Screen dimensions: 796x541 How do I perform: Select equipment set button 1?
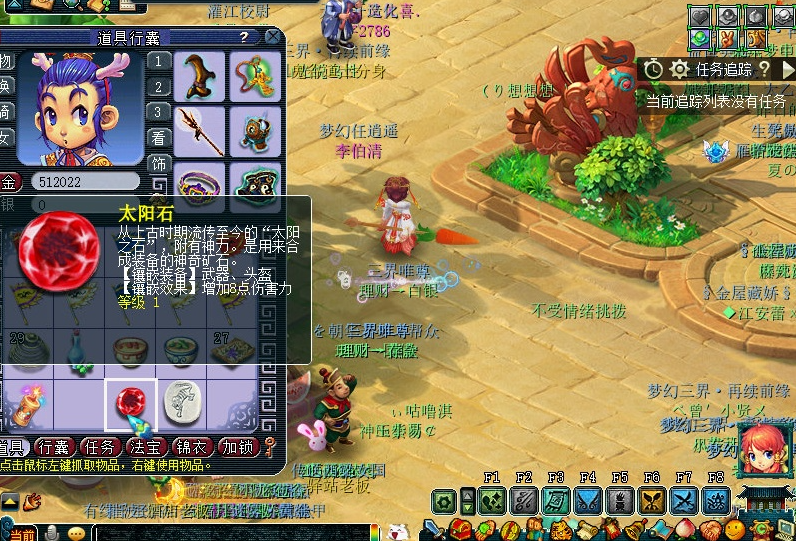coord(158,61)
